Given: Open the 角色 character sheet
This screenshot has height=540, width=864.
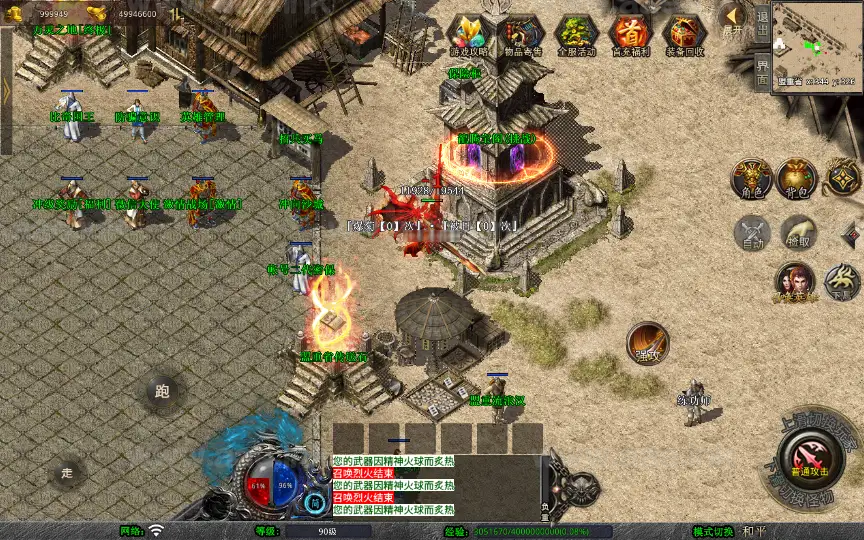Looking at the screenshot, I should tap(750, 178).
